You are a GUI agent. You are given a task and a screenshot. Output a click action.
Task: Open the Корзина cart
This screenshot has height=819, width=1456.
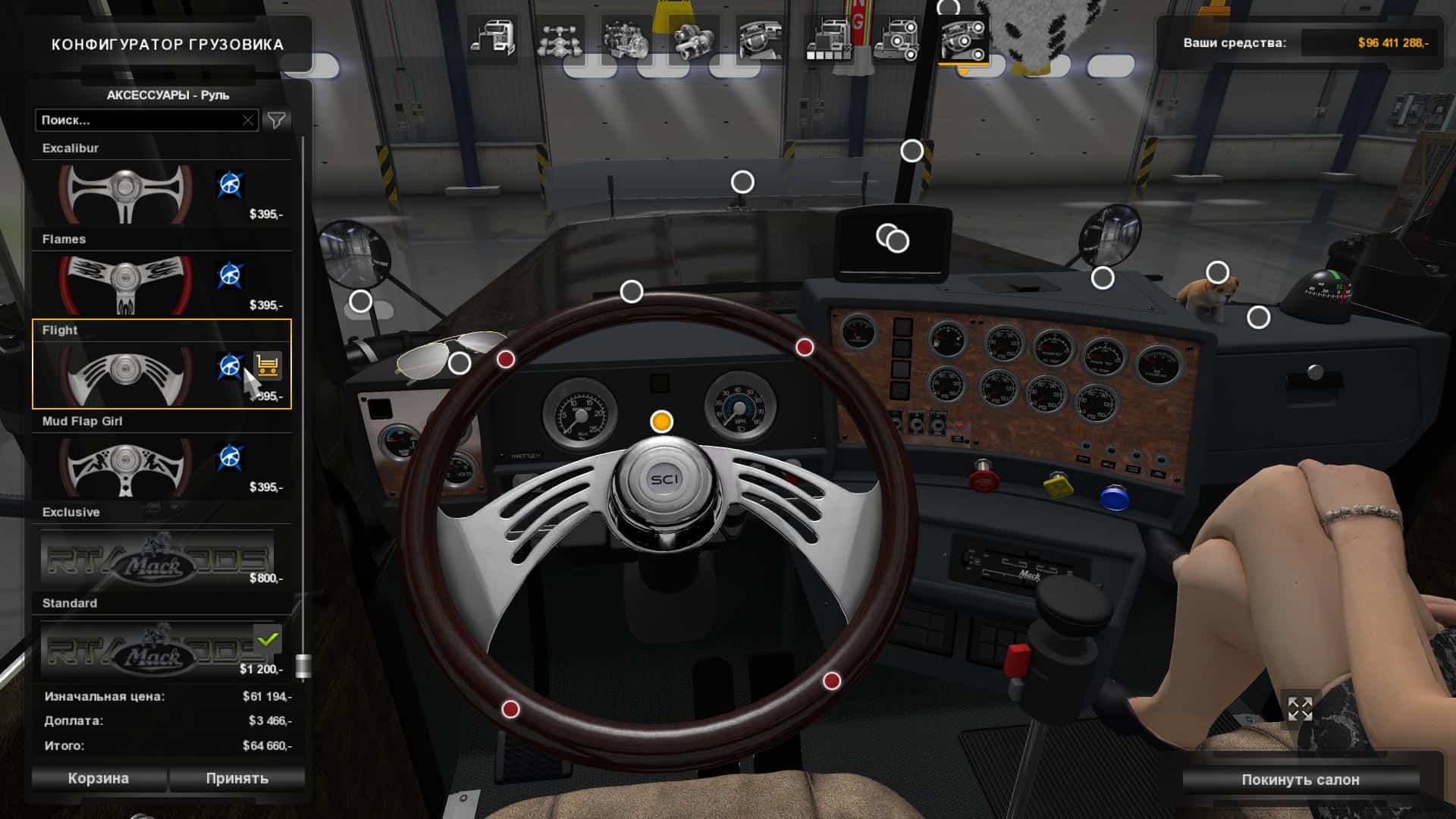pos(99,778)
